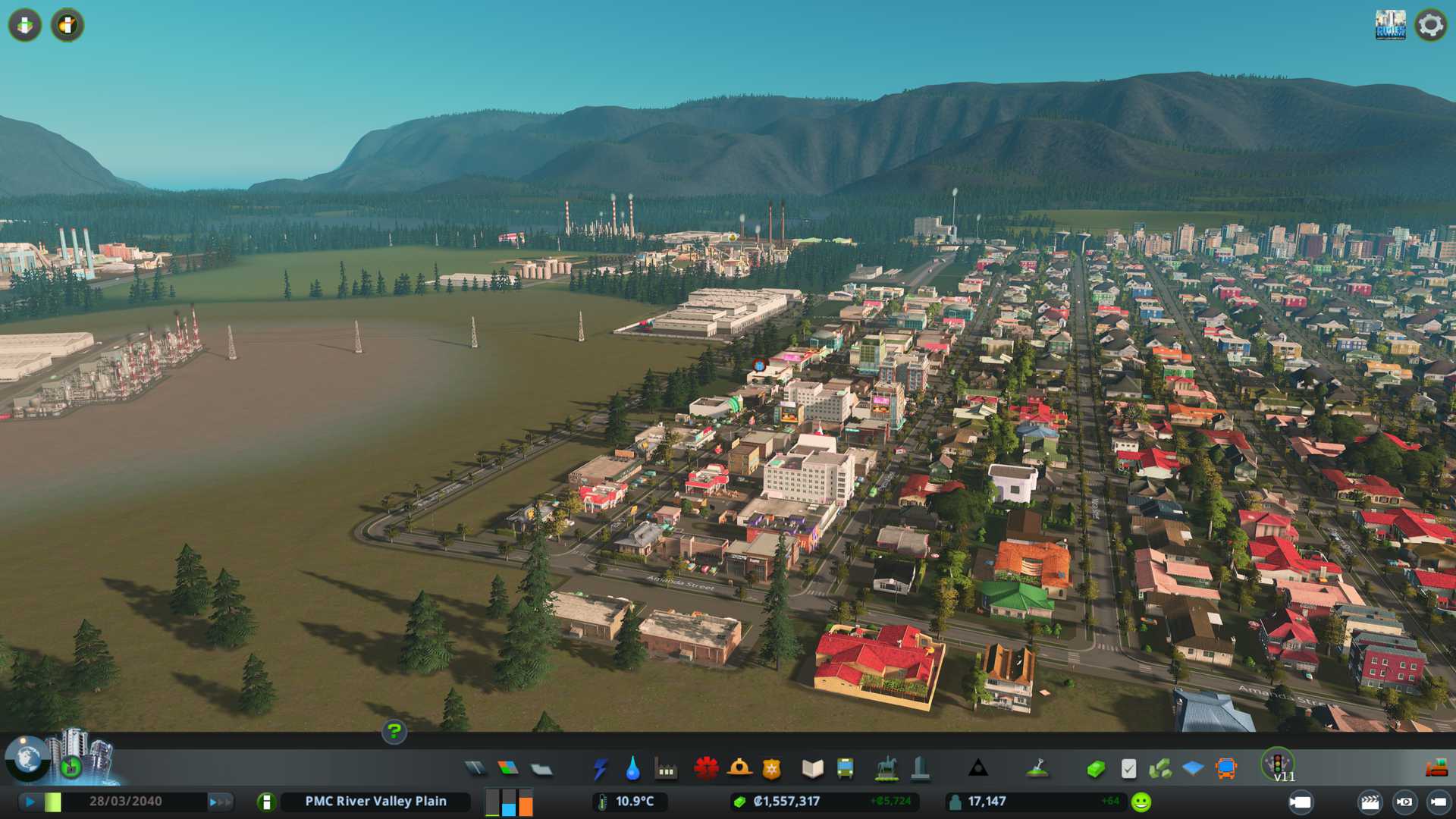Open the gear options menu

1430,25
